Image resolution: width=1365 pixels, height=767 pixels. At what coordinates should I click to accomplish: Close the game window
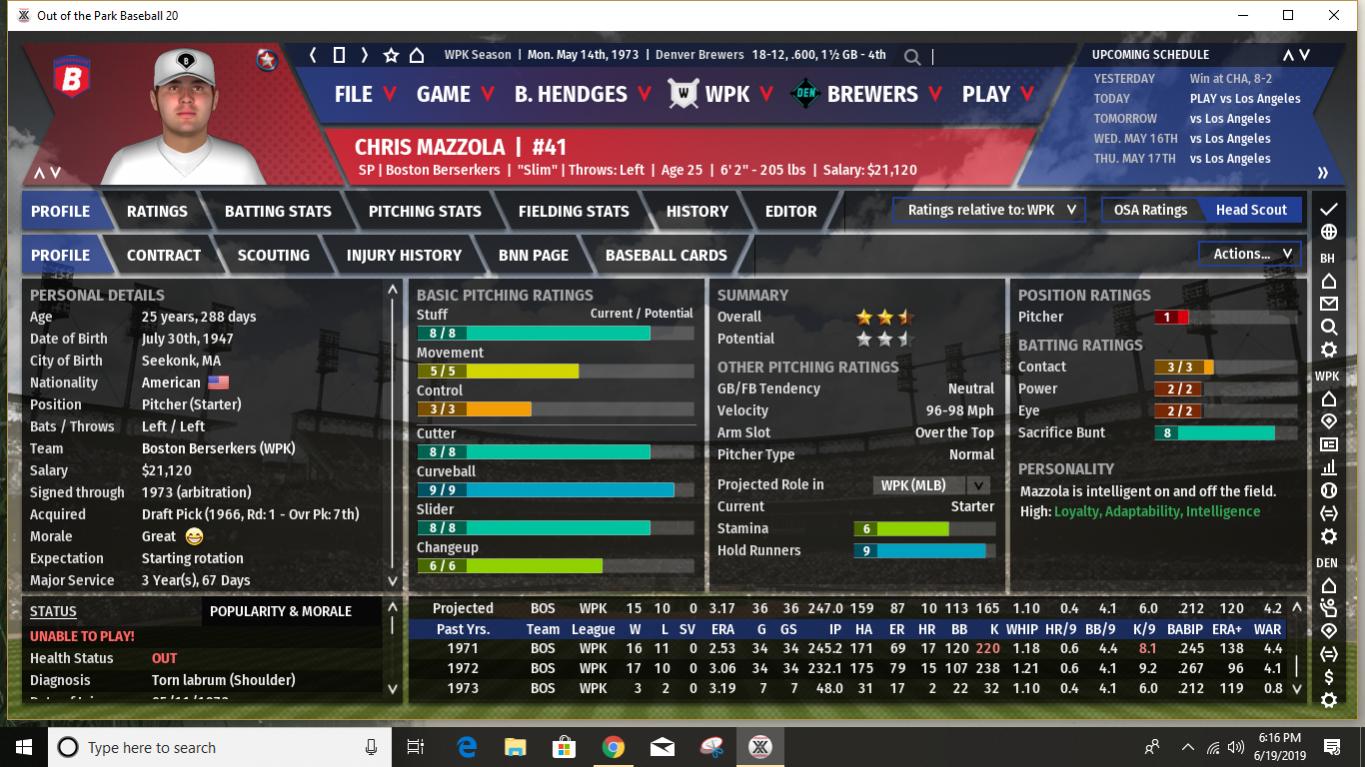pos(1333,15)
